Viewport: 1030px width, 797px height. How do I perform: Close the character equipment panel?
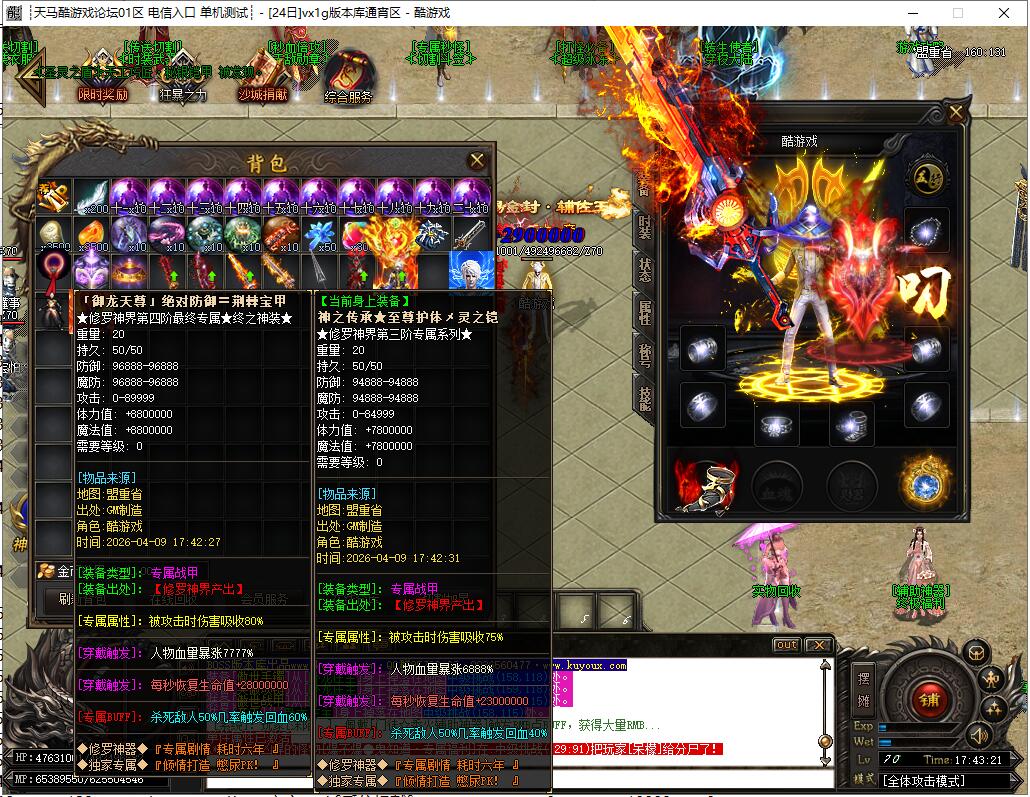click(956, 112)
